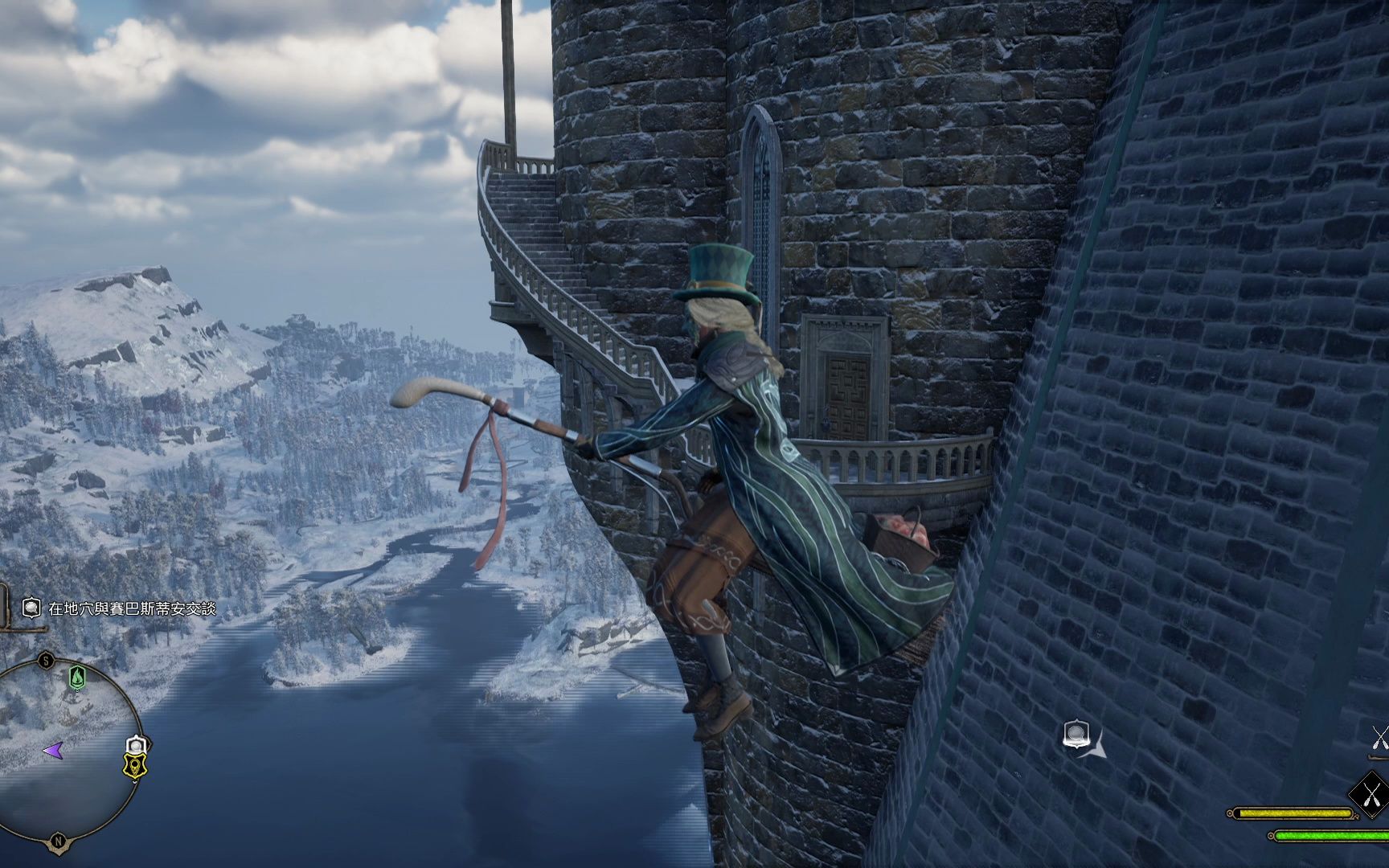Screen dimensions: 1389x868
Task: Click the floating quest waypoint speech-bubble marker
Action: [1076, 734]
